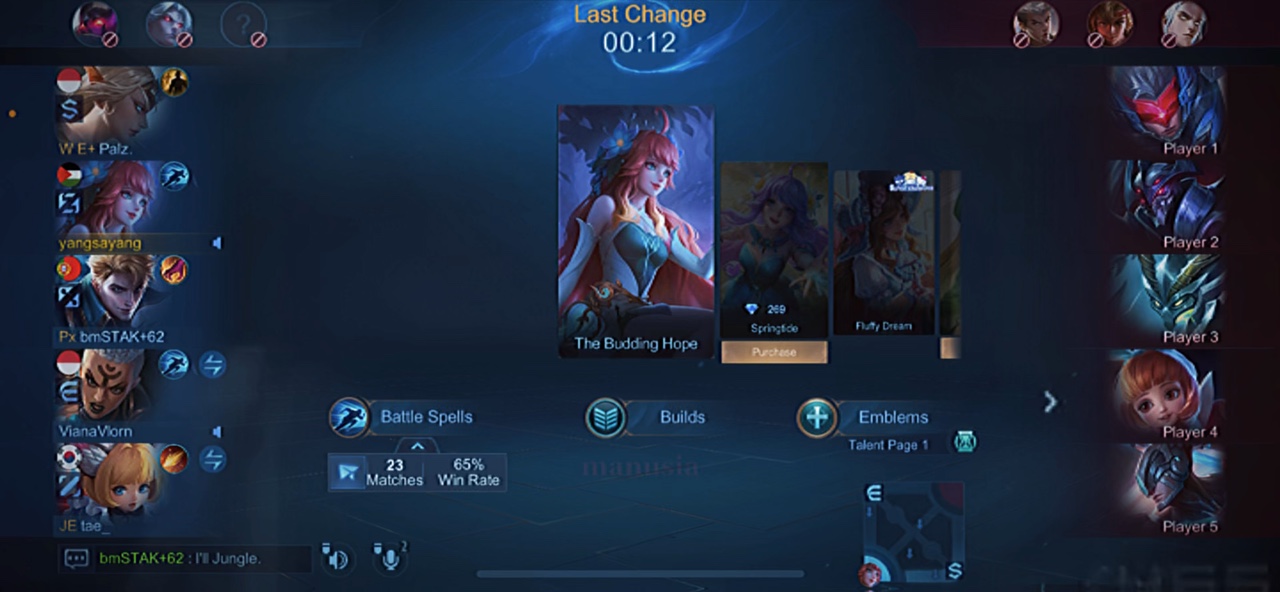Purchase the Springtide skin
Image resolution: width=1280 pixels, height=592 pixels.
(774, 352)
